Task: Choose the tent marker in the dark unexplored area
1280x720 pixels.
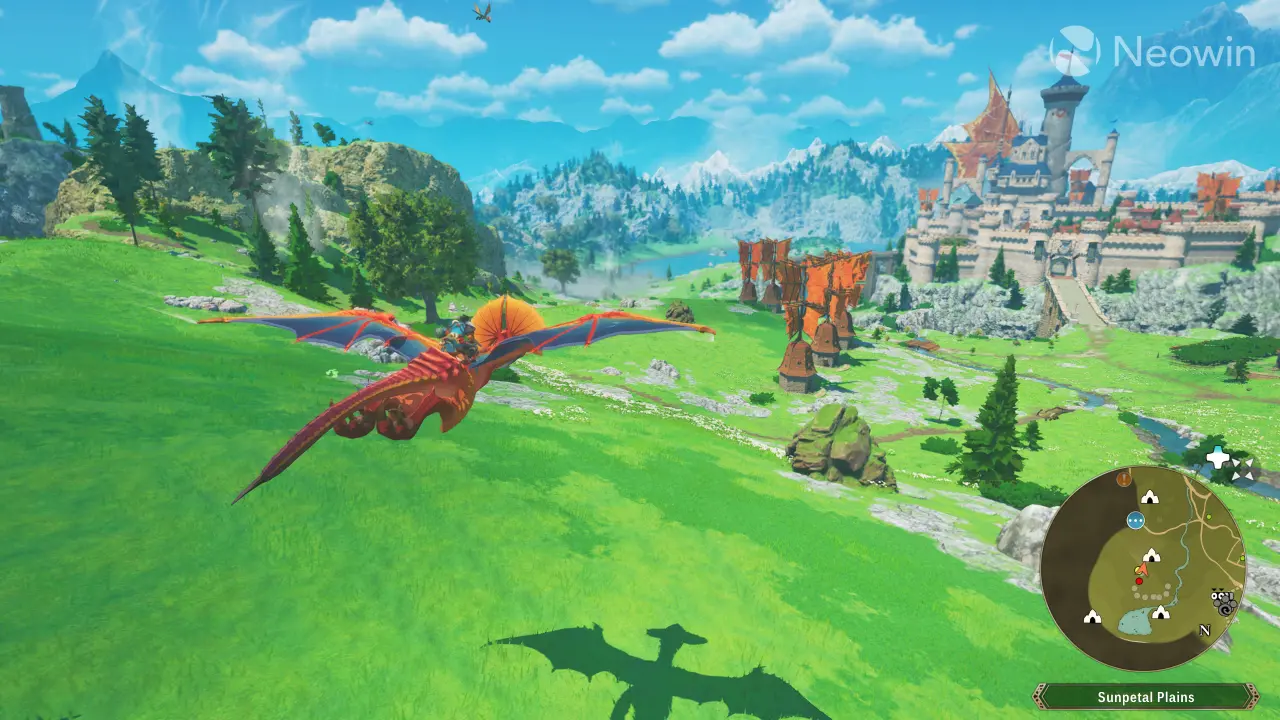Action: click(x=1092, y=617)
